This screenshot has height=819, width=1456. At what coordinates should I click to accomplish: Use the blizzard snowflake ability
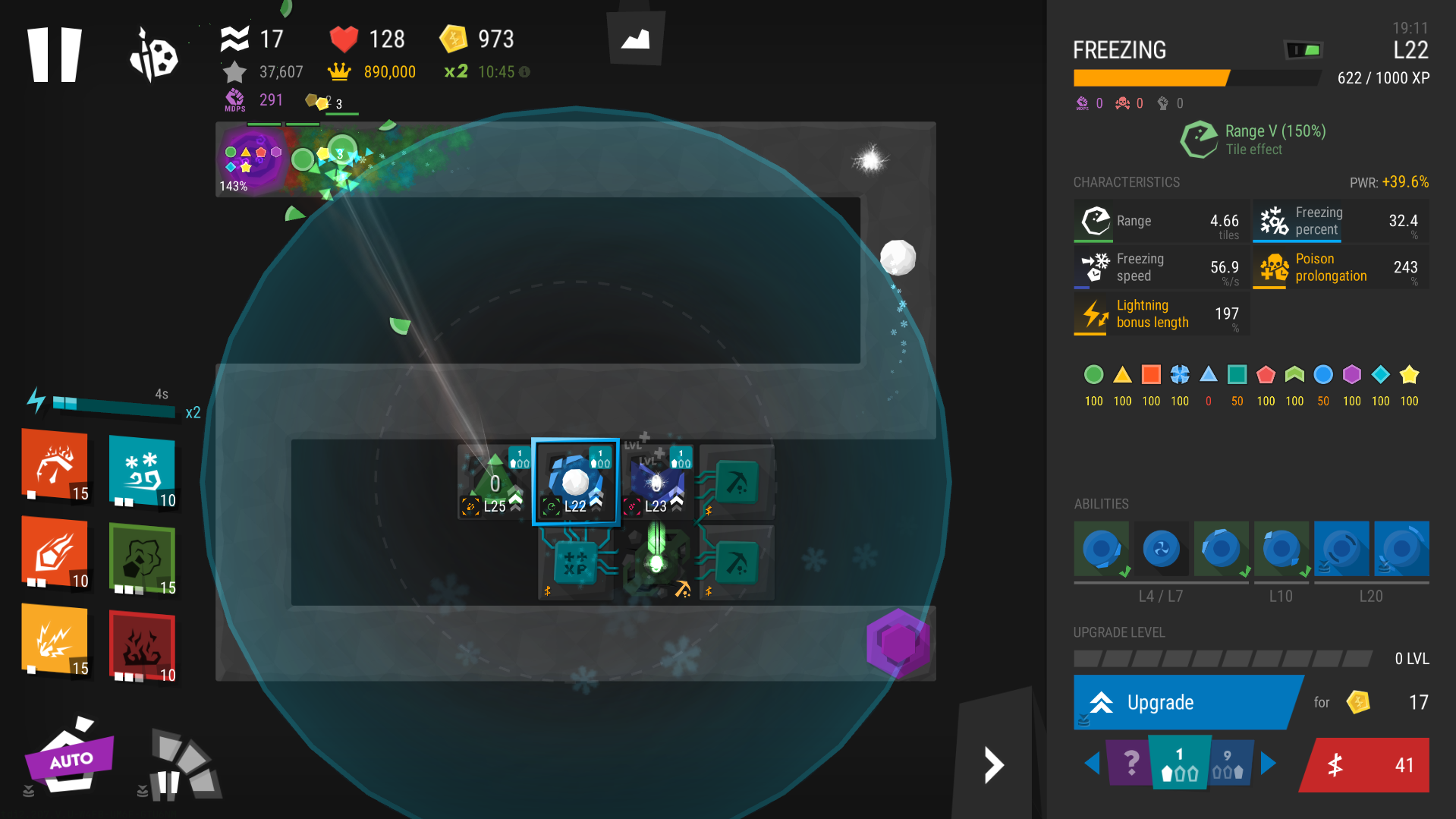click(143, 471)
